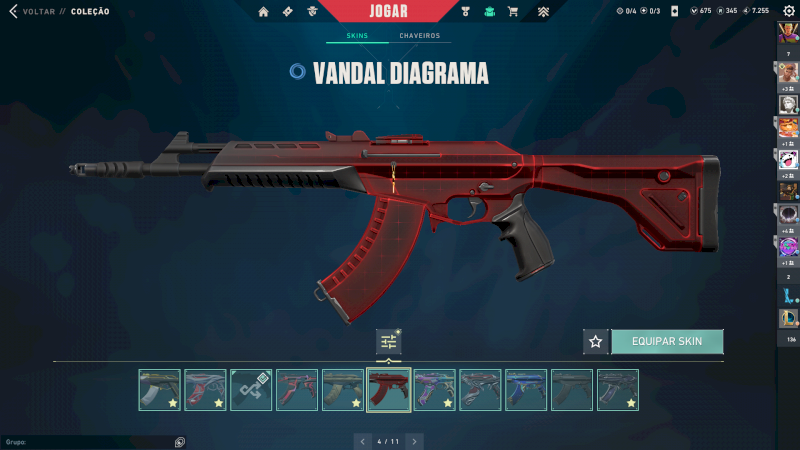This screenshot has width=800, height=450.
Task: Open the battle pass ticket icon
Action: click(288, 12)
